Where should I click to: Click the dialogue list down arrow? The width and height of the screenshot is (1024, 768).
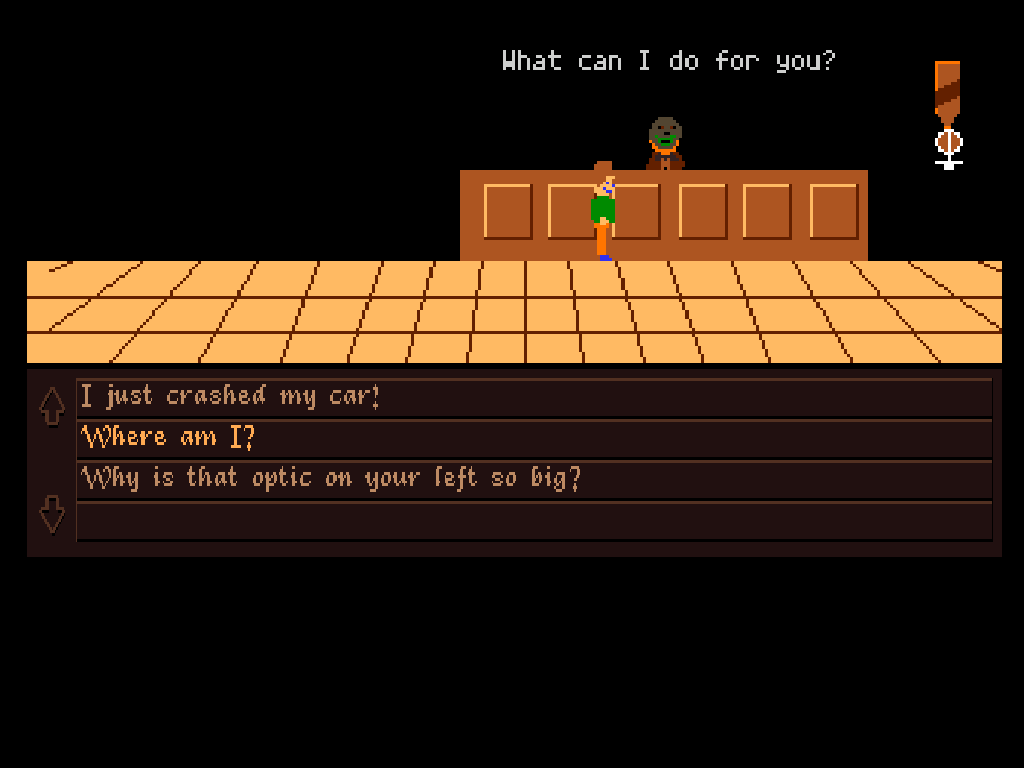(x=52, y=515)
